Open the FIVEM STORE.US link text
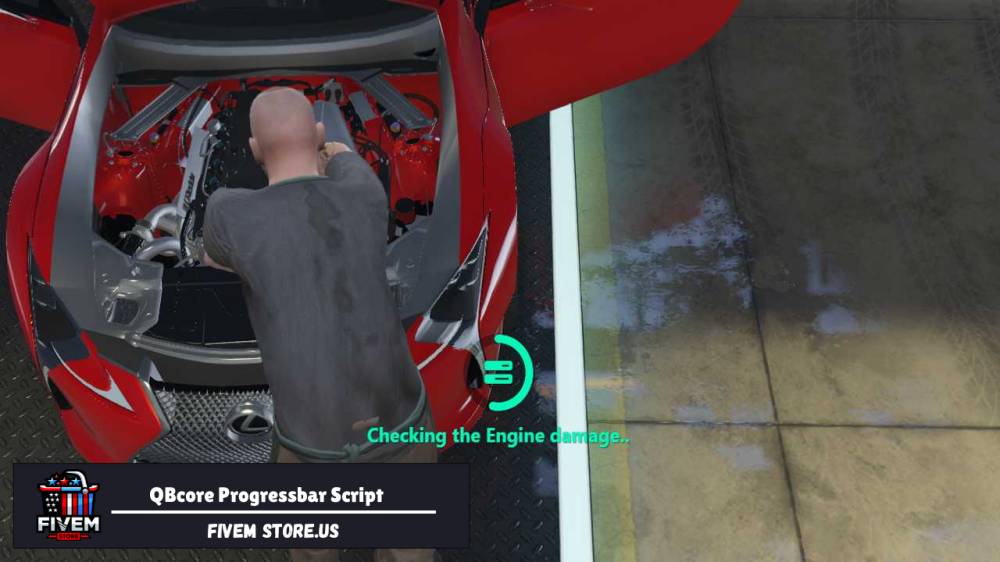This screenshot has width=1000, height=562. click(273, 531)
